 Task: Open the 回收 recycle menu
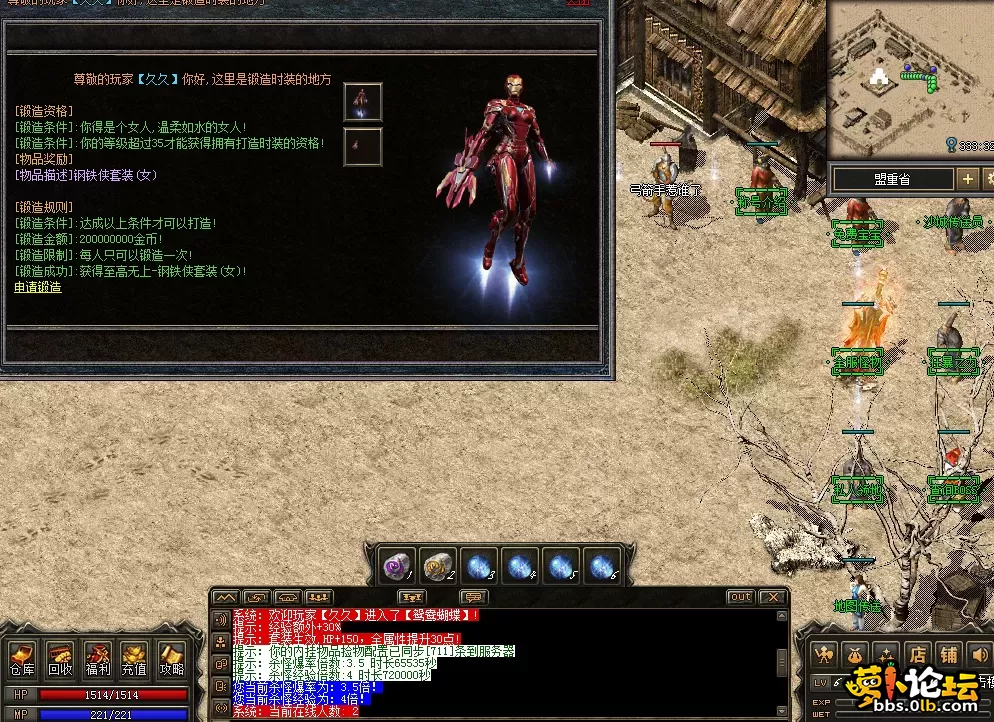pyautogui.click(x=60, y=658)
